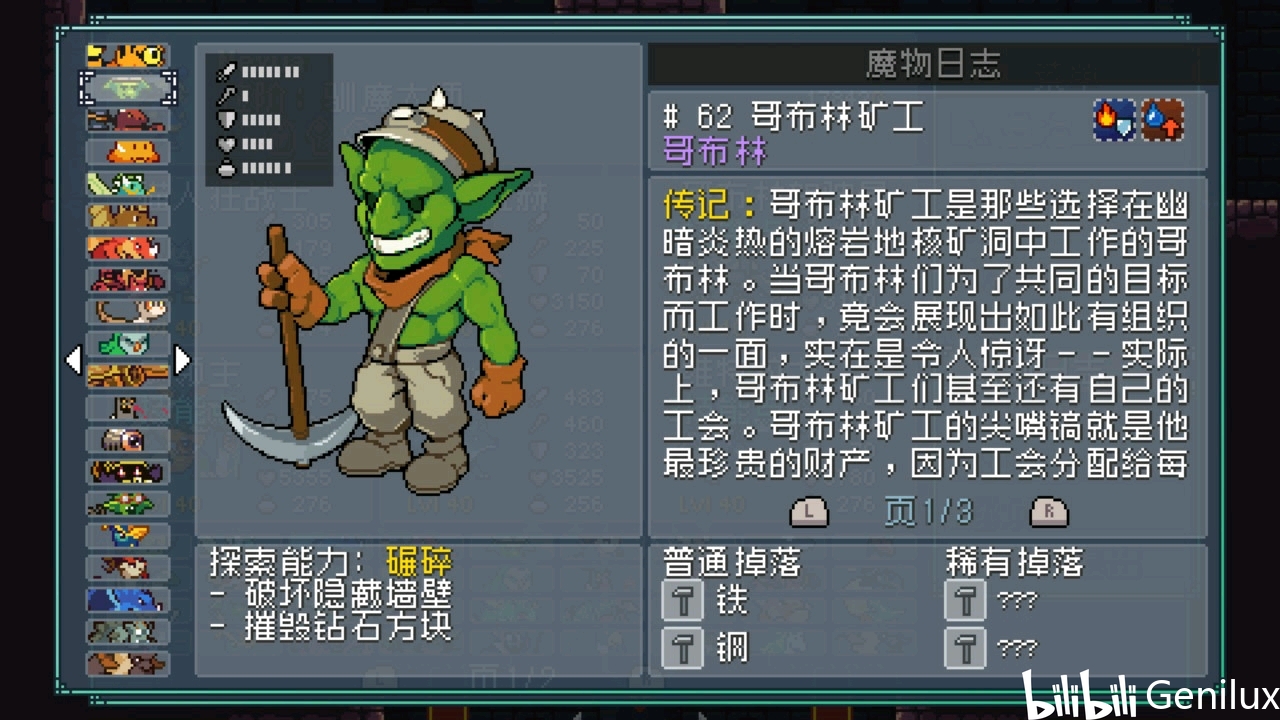This screenshot has height=720, width=1280.
Task: Select the tiger-striped monster entry
Action: tap(127, 56)
